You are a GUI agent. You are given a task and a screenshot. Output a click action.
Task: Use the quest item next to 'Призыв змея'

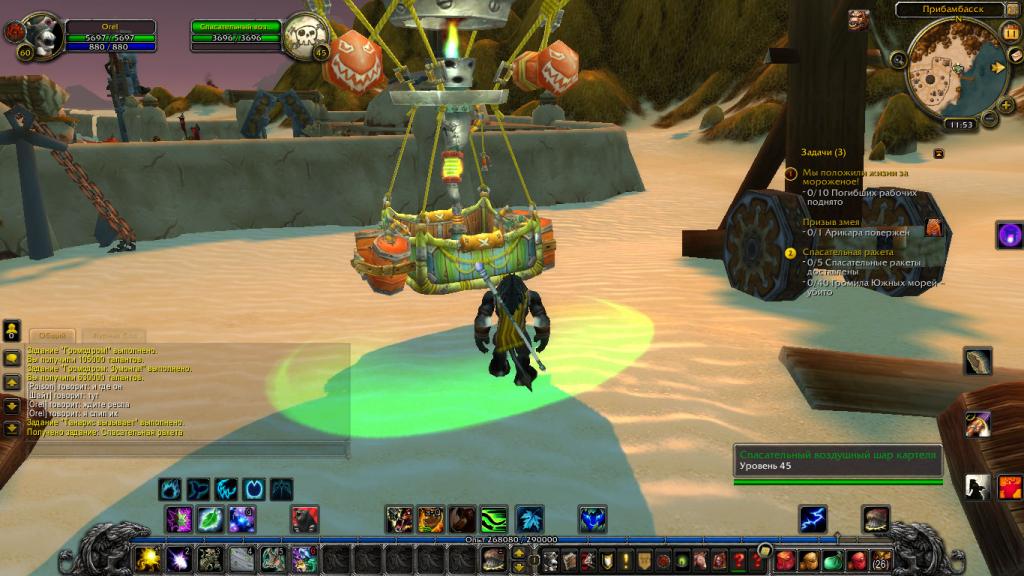click(934, 227)
